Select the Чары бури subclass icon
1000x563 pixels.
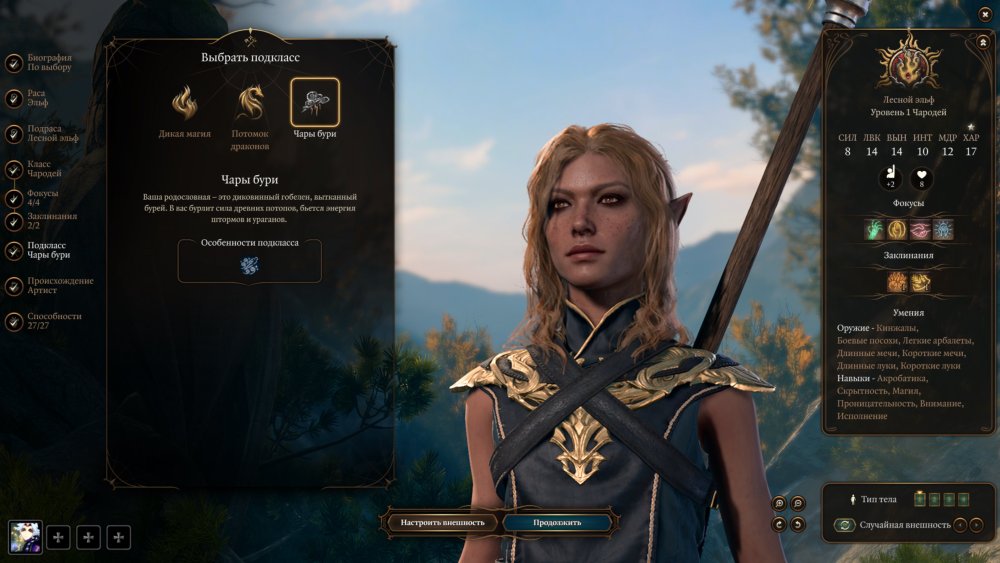315,103
